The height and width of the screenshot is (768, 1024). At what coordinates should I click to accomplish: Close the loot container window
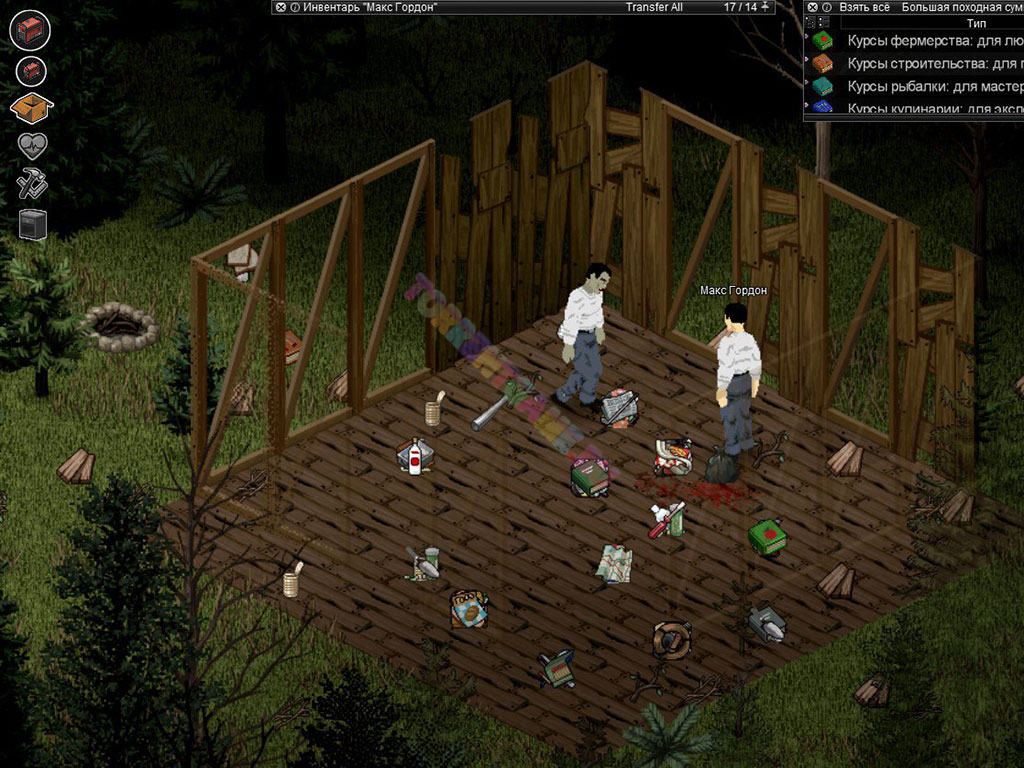click(812, 7)
